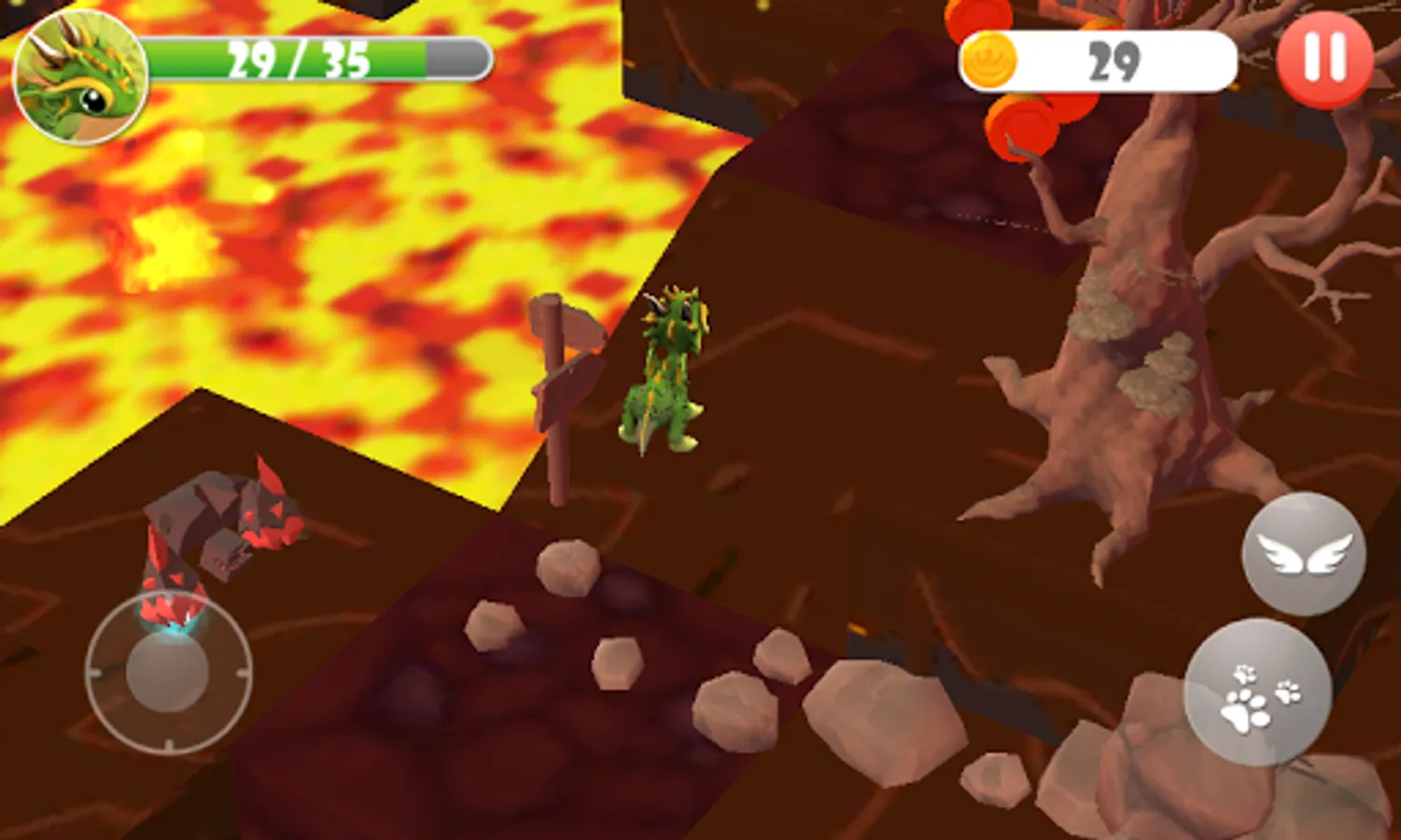Tap the coin counter showing 29

pos(1111,59)
